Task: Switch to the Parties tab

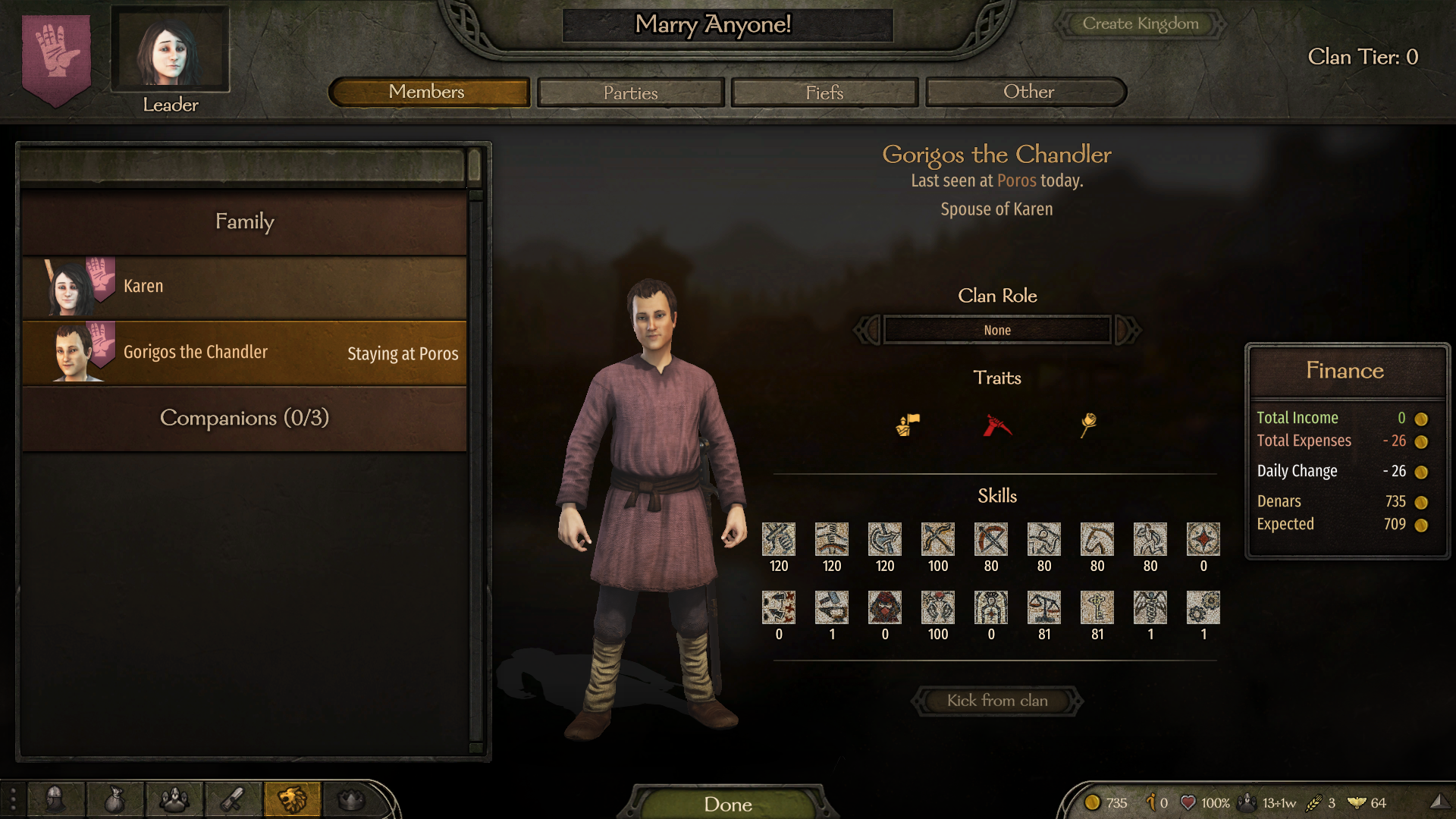Action: click(x=630, y=93)
